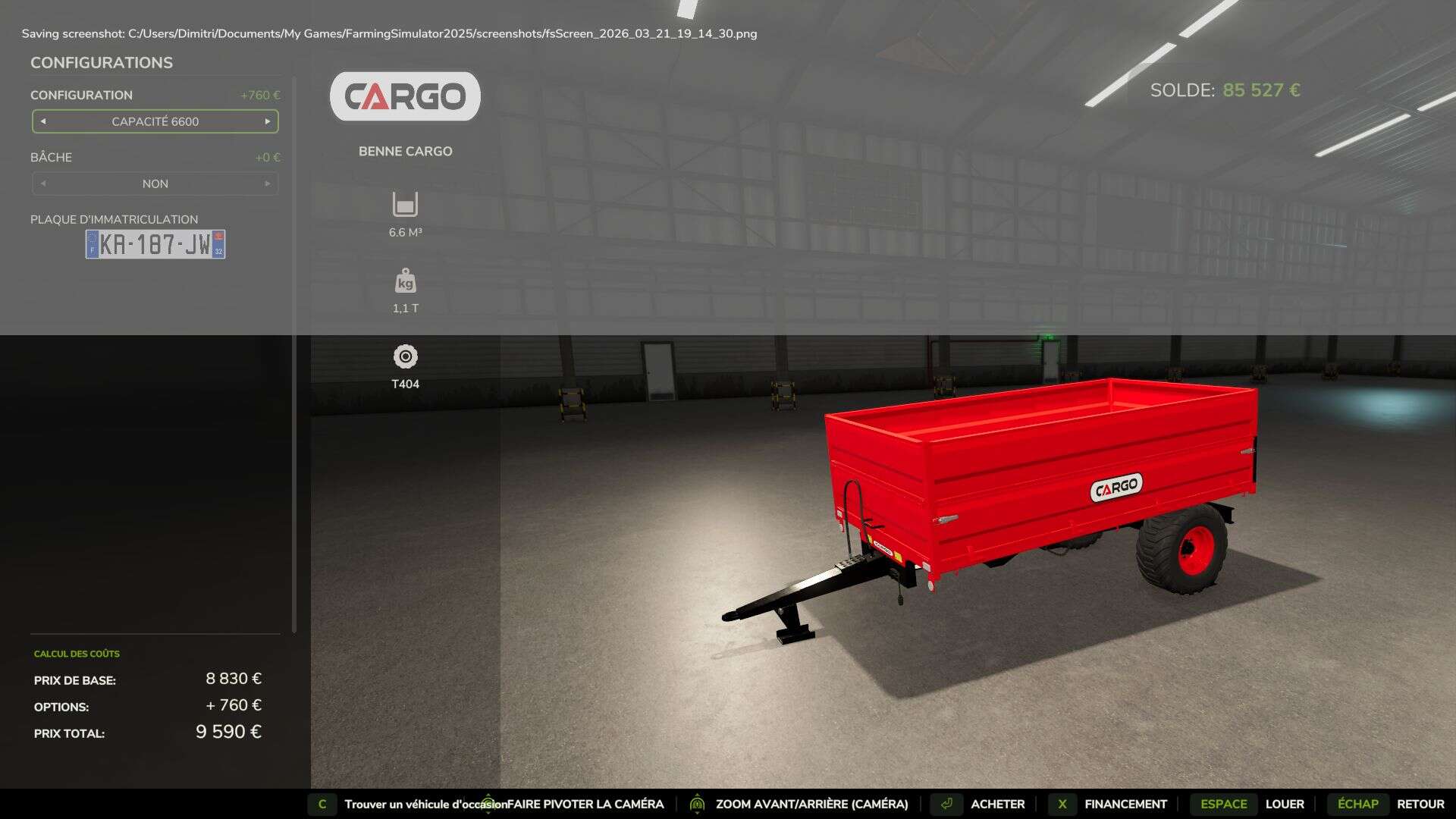Select the CALCUL DES COÛTS section
Viewport: 1456px width, 819px height.
[76, 653]
